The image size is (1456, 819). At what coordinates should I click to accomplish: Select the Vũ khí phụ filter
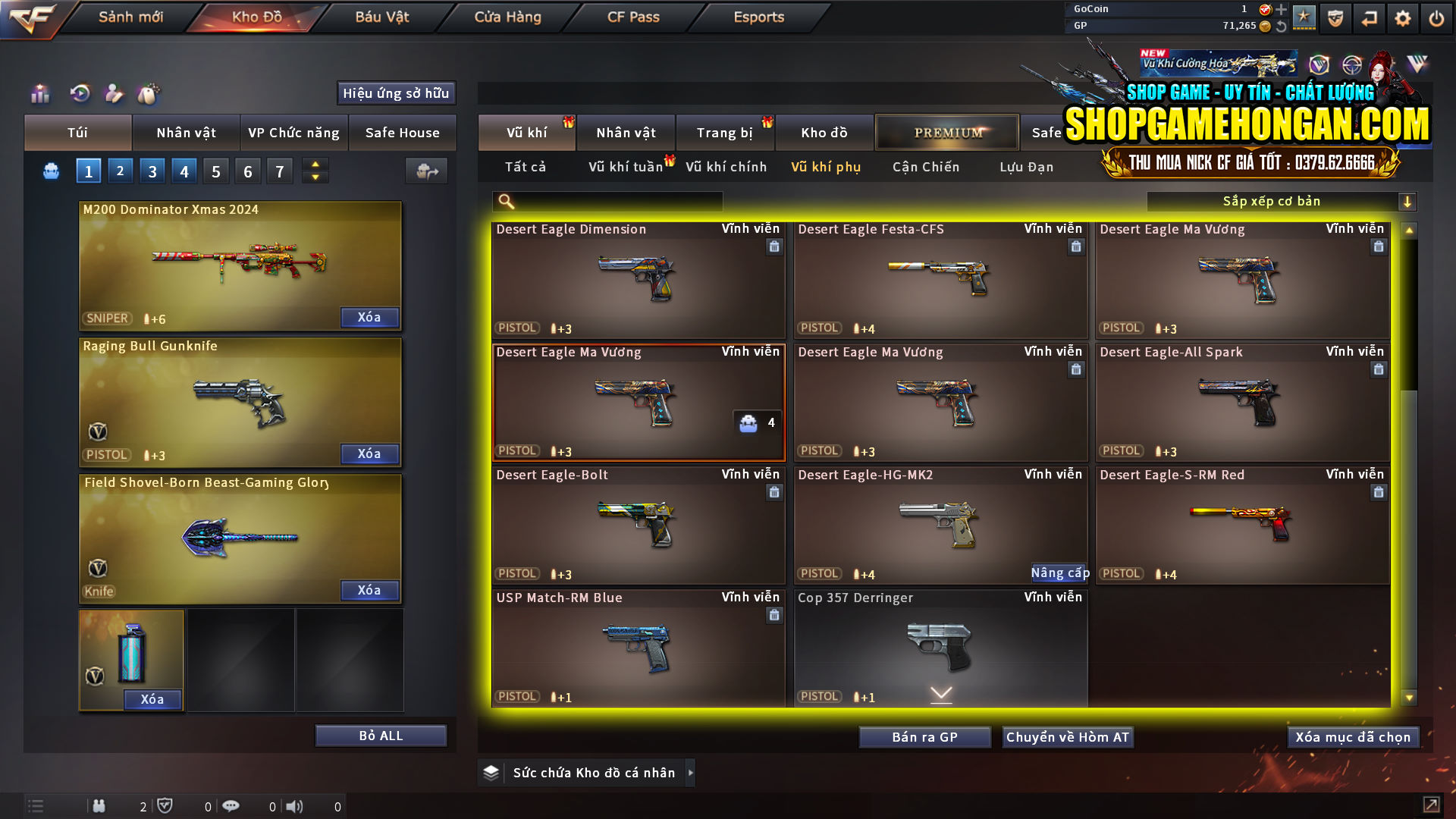825,167
